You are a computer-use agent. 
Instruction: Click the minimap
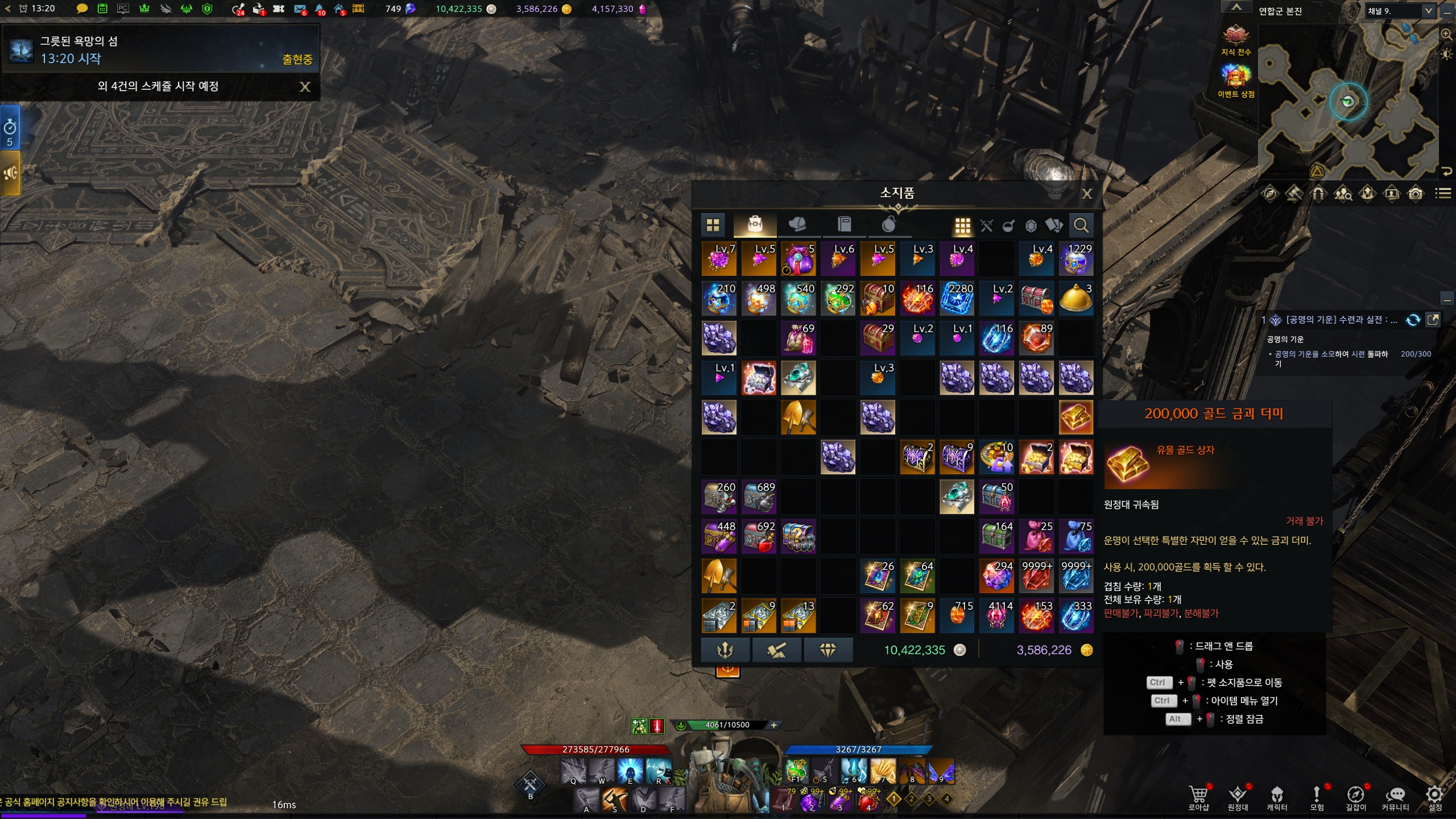point(1348,102)
